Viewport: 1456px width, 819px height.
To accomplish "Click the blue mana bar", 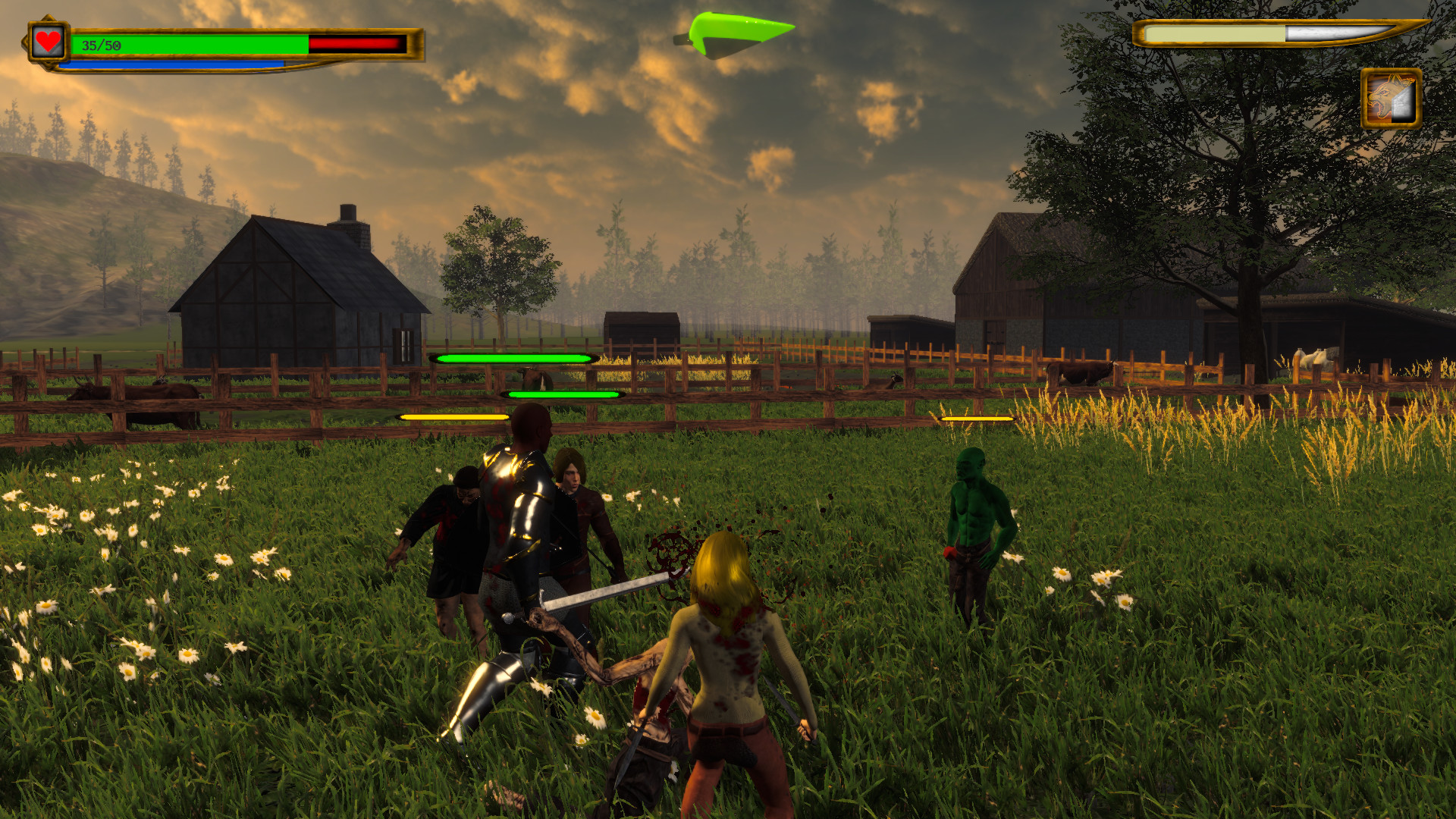I will point(174,64).
